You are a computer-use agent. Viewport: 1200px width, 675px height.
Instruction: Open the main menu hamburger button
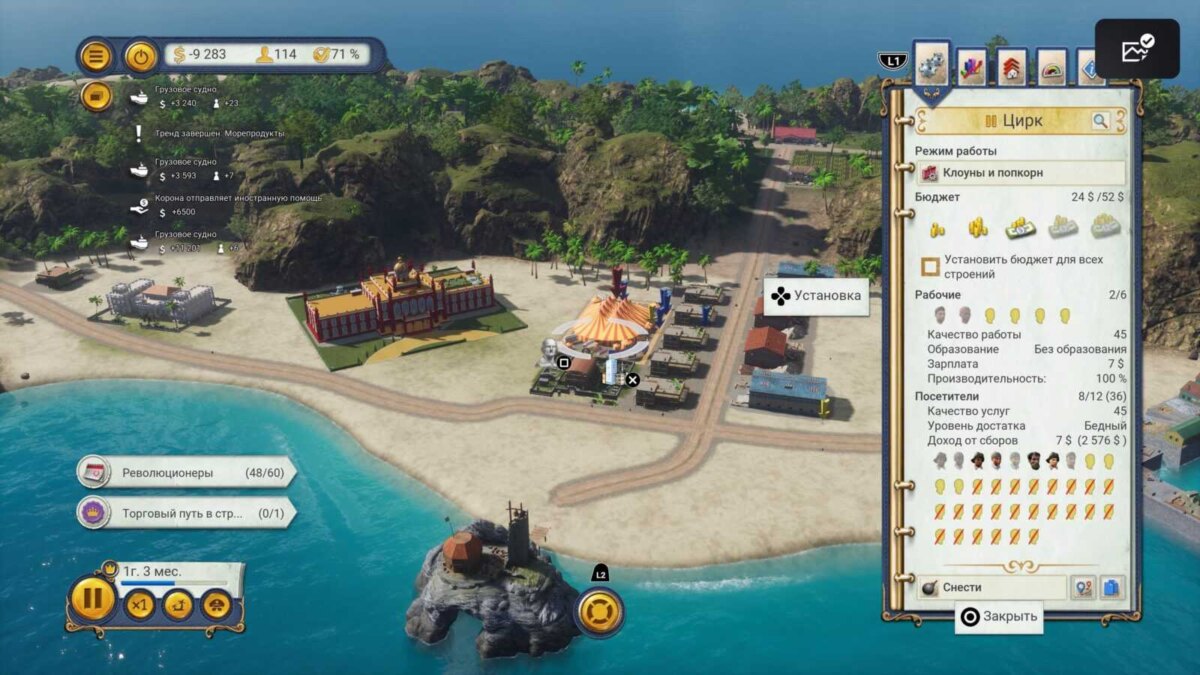95,56
